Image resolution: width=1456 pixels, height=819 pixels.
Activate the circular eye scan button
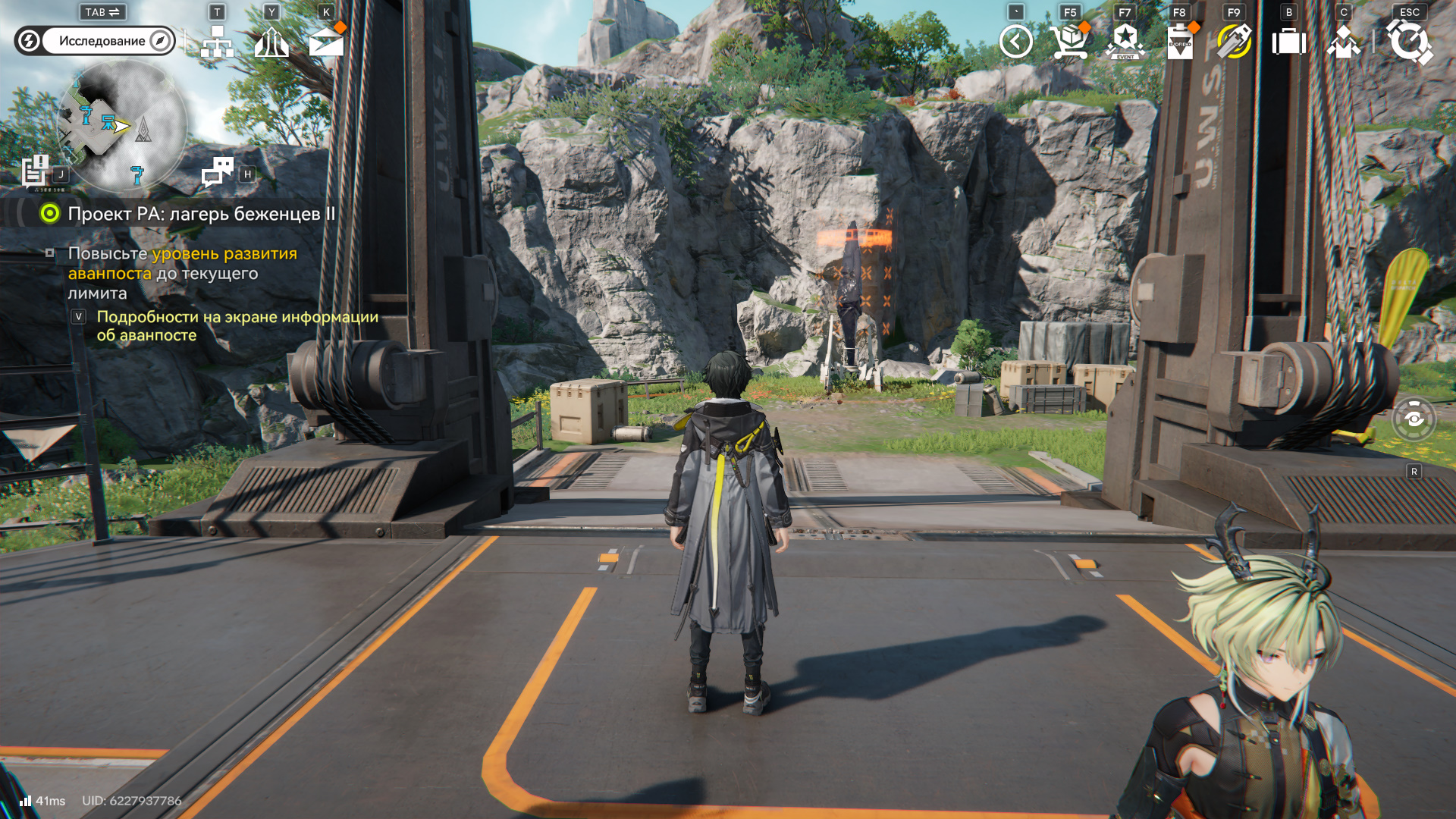(1414, 419)
